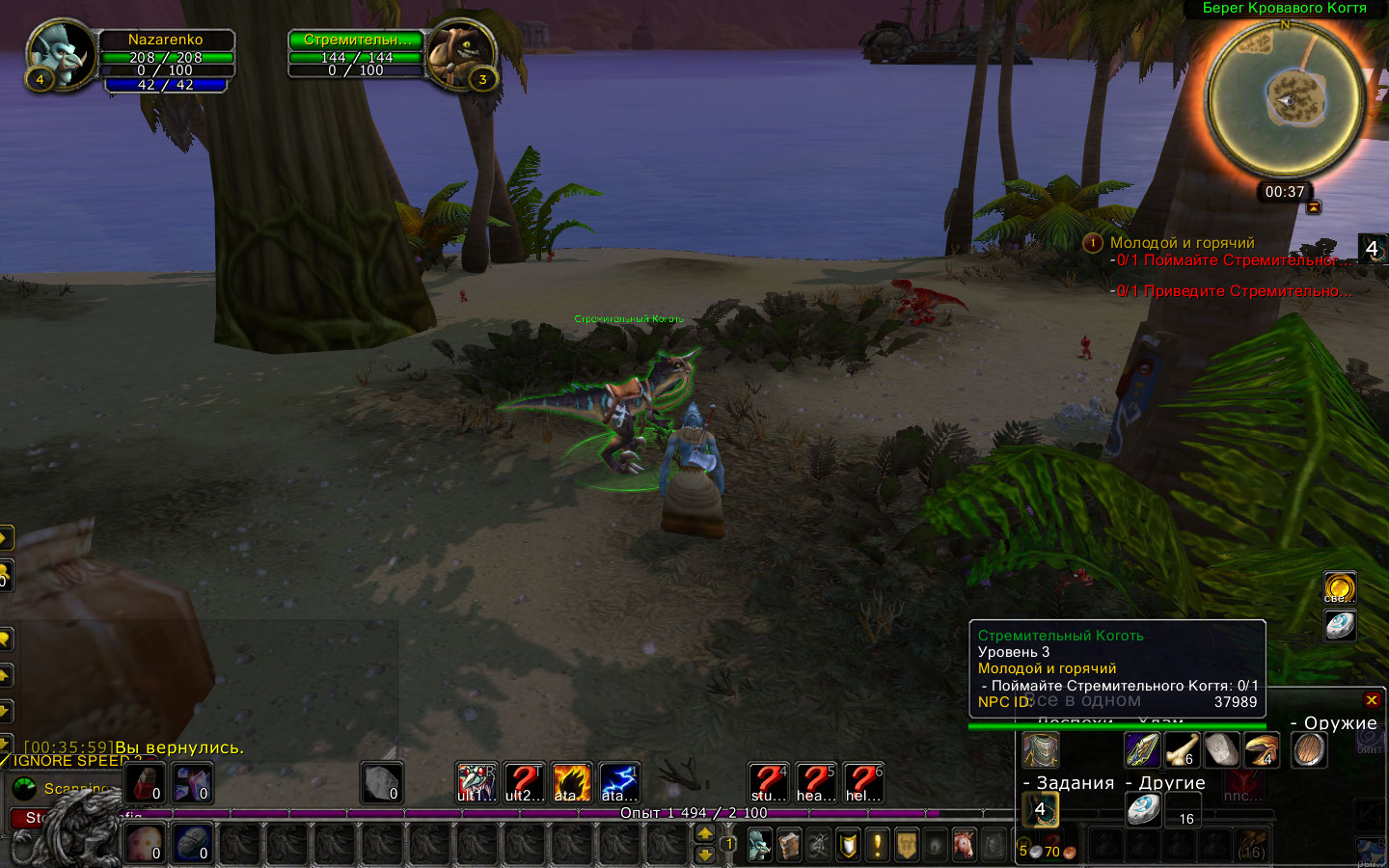This screenshot has height=868, width=1389.
Task: Open the 'Молодой и горячий' quest tracker entry
Action: [x=1182, y=243]
